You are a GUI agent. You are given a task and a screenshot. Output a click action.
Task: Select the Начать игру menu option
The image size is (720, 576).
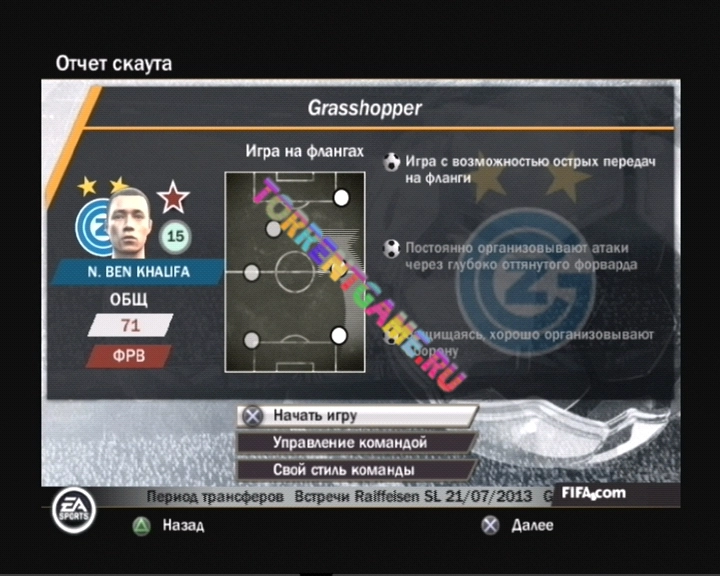(x=357, y=415)
